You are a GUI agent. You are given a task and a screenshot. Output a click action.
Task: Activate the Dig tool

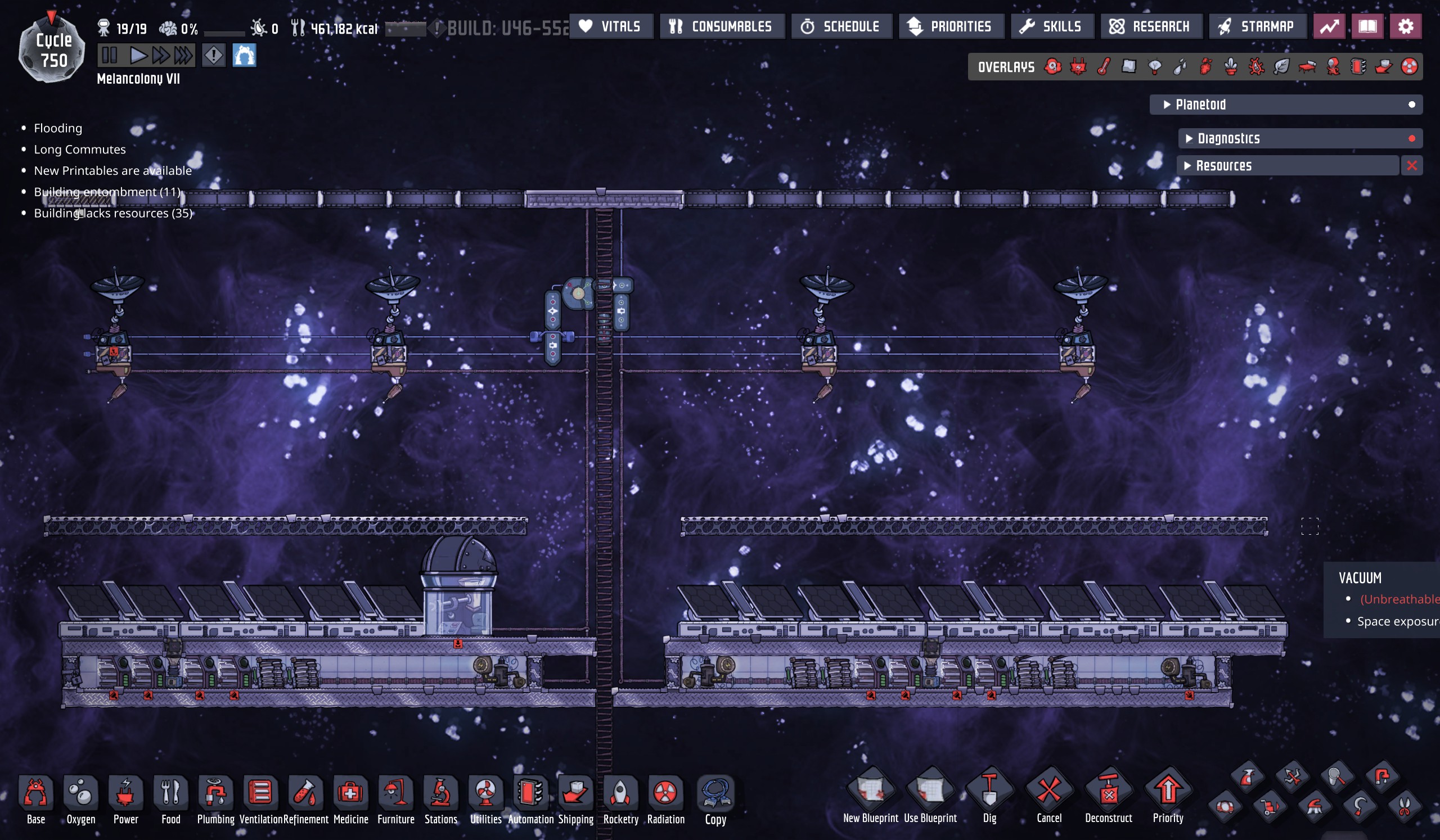989,795
